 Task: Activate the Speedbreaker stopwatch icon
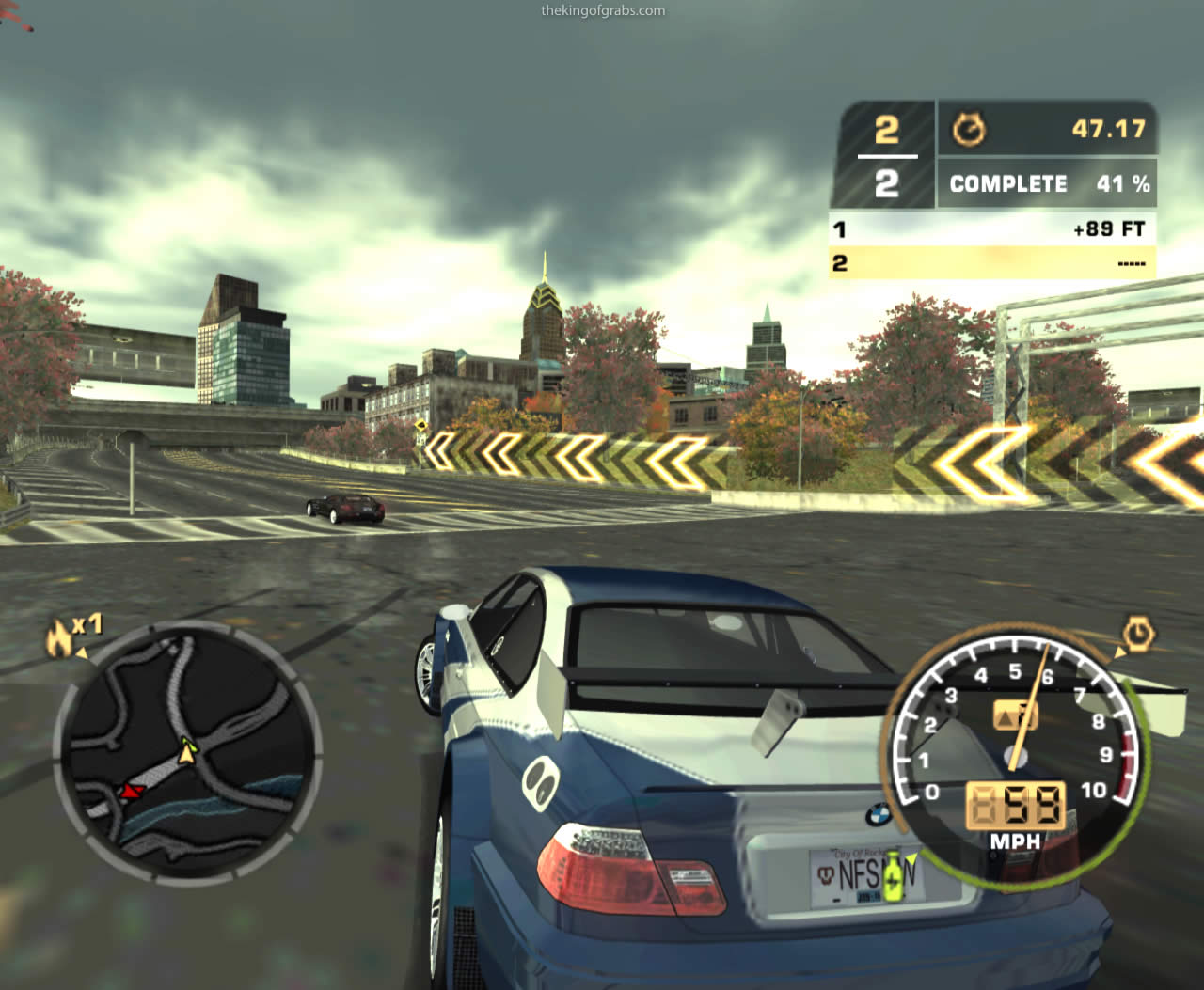[x=1139, y=635]
